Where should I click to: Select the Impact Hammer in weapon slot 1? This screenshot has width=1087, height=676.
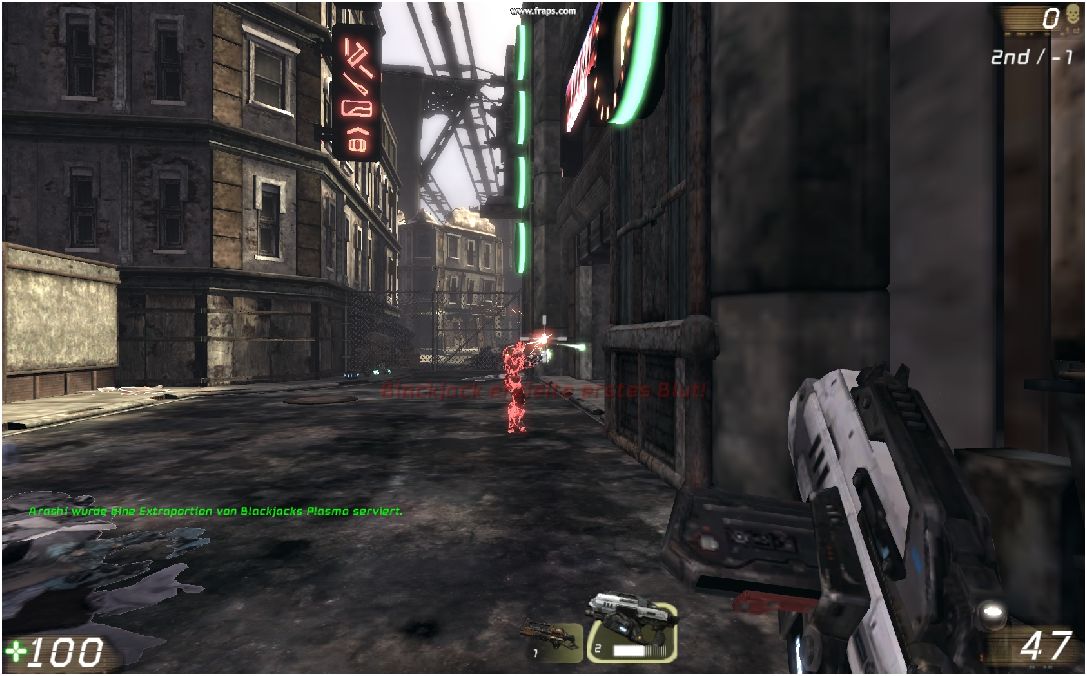(551, 639)
